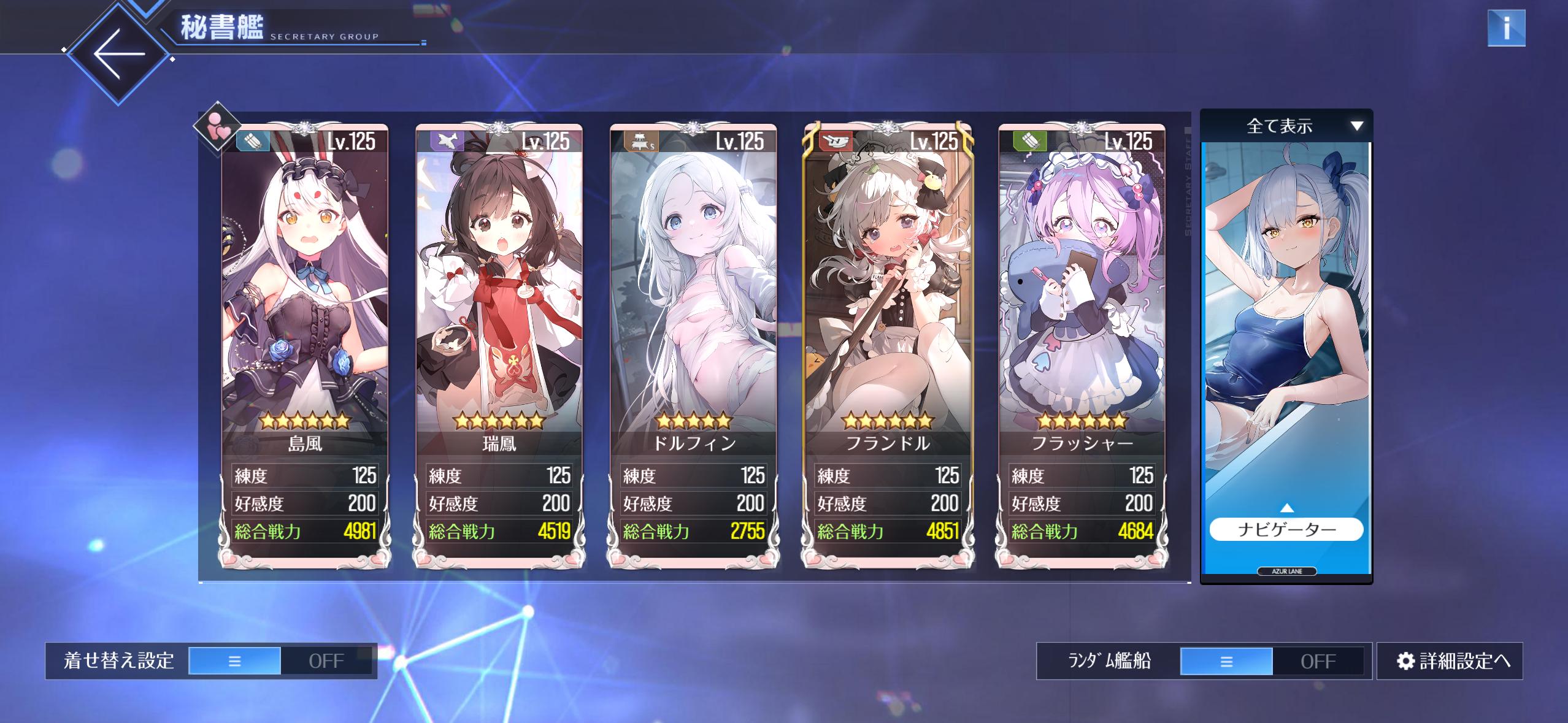Select the フランドル secretary card
Viewport: 1568px width, 723px height.
point(888,307)
